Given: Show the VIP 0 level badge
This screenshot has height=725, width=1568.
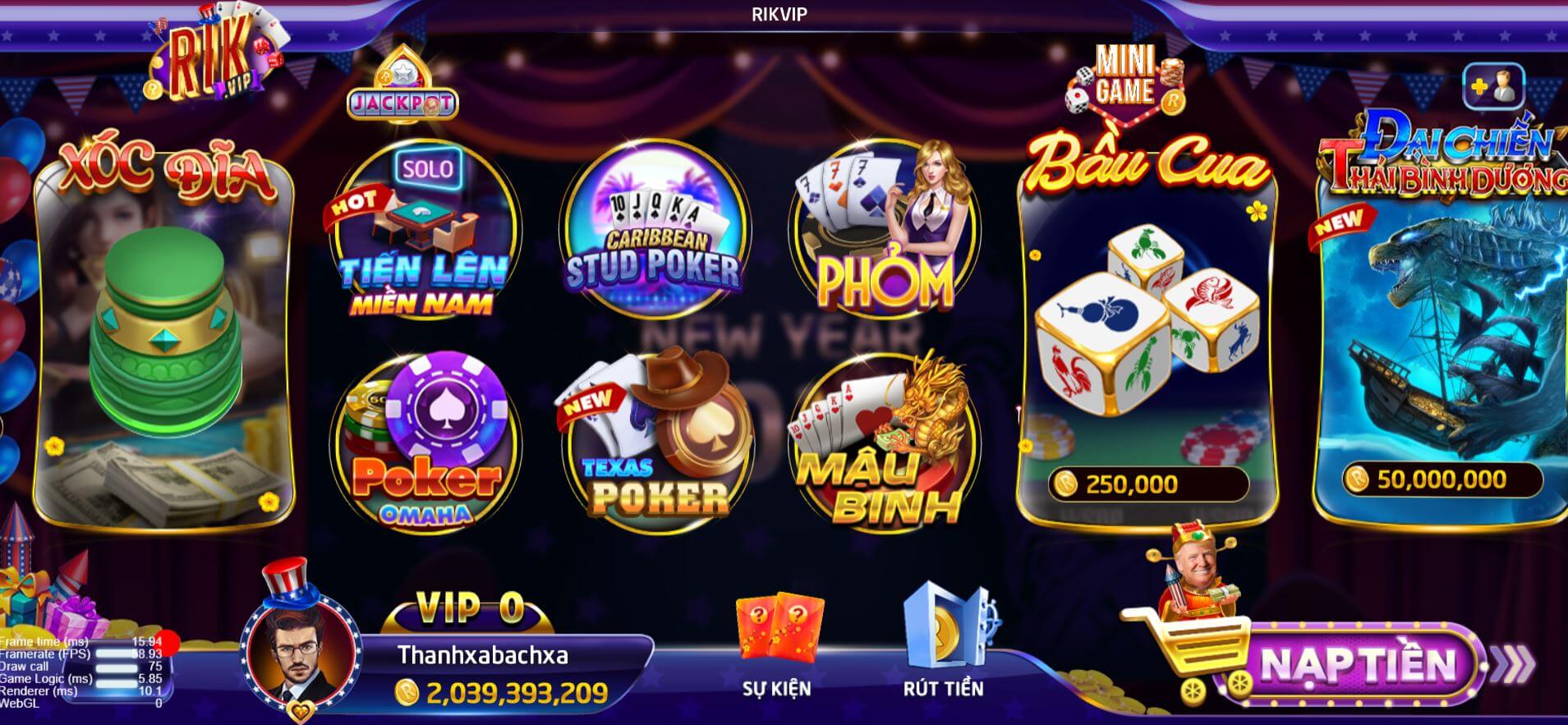Looking at the screenshot, I should [x=470, y=608].
